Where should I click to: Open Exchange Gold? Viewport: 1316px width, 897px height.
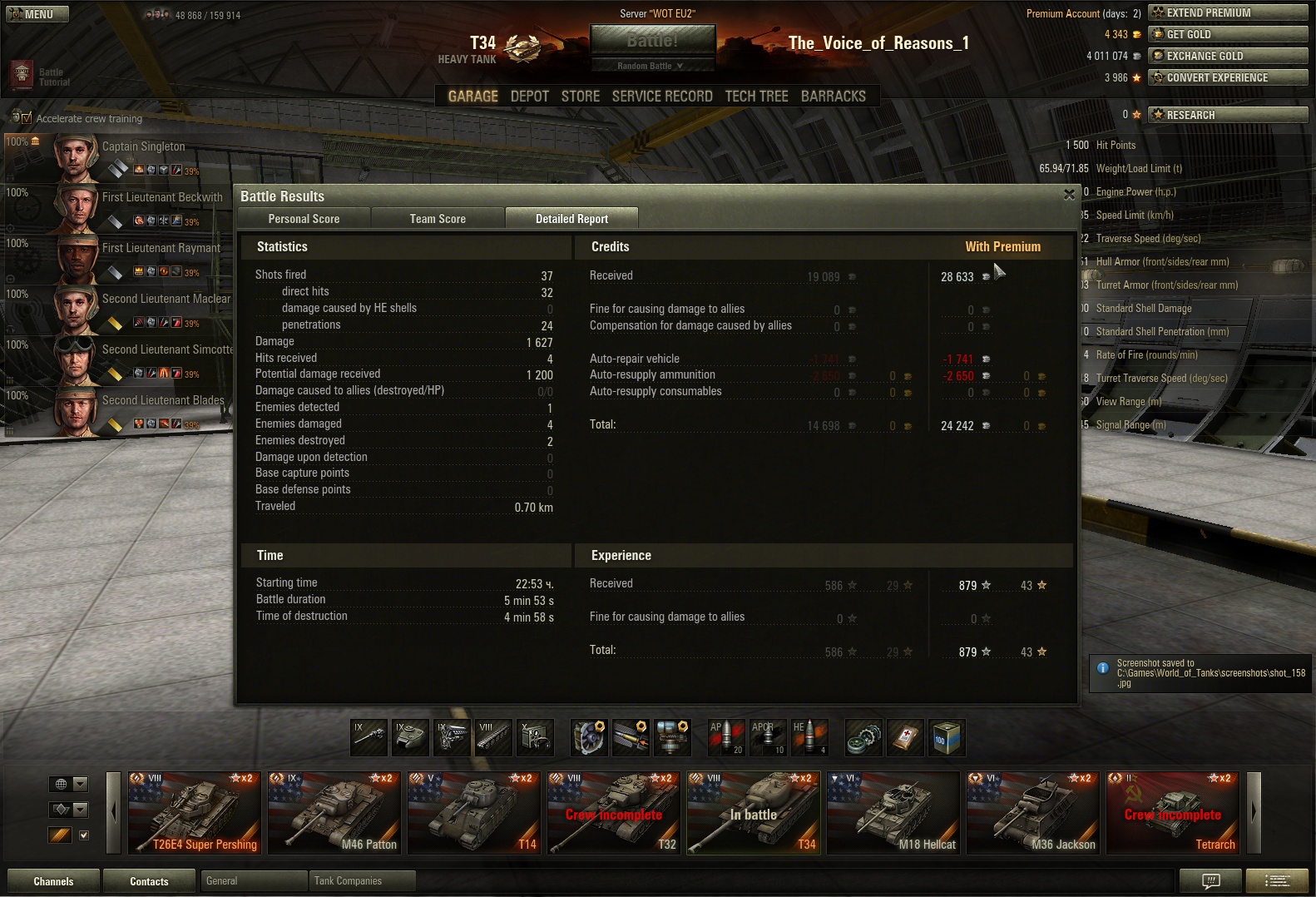click(1228, 56)
